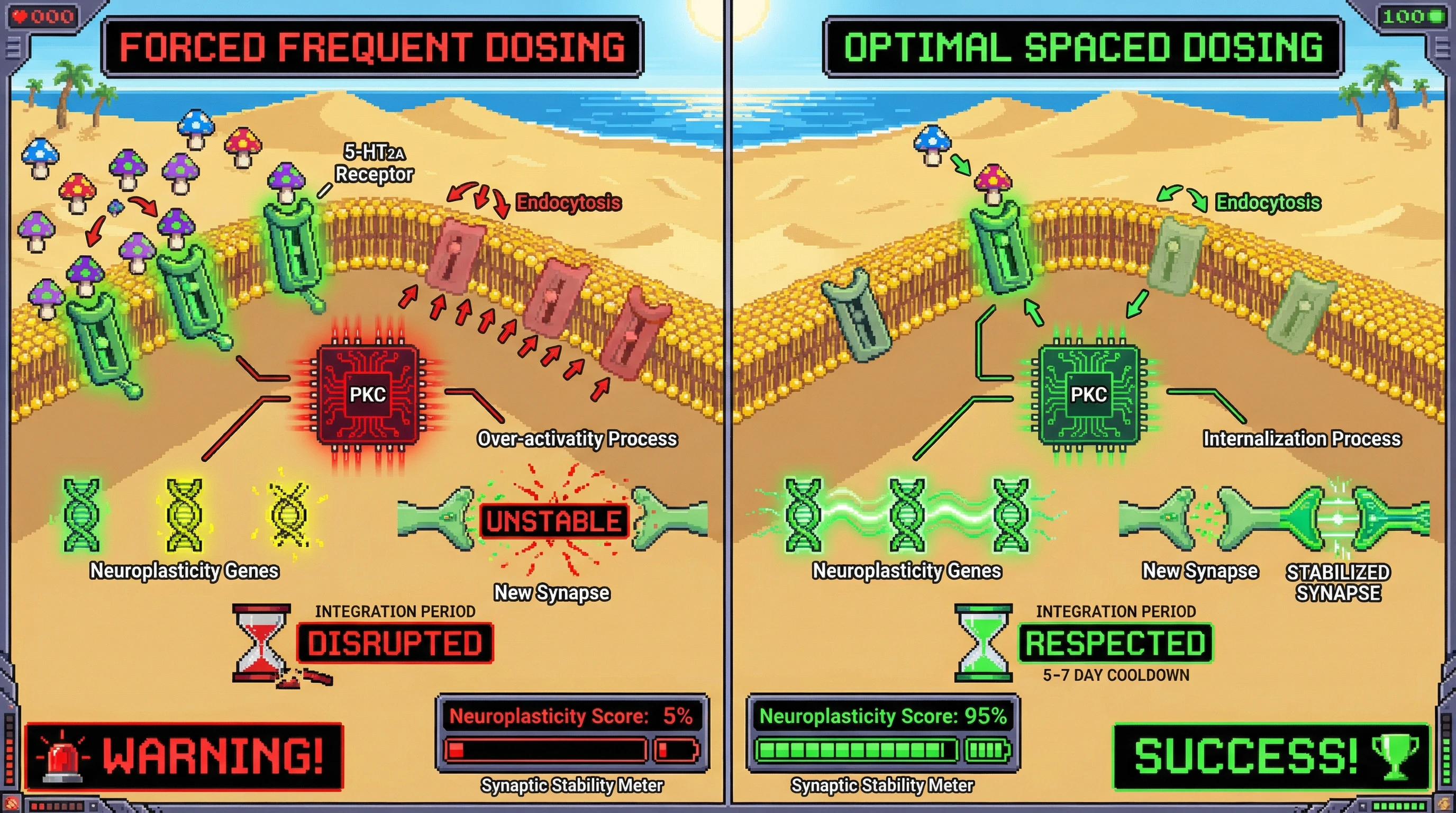The width and height of the screenshot is (1456, 813).
Task: Click the red WARNING! alert button
Action: click(x=184, y=756)
